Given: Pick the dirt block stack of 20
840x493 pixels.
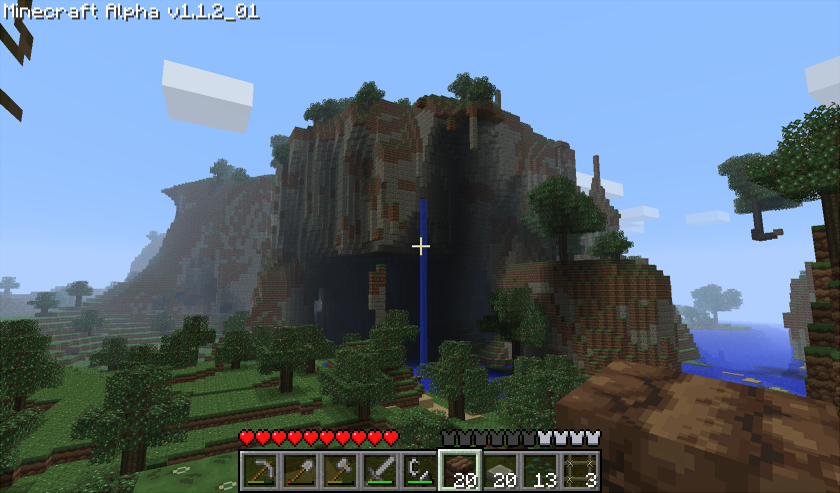Looking at the screenshot, I should [460, 471].
